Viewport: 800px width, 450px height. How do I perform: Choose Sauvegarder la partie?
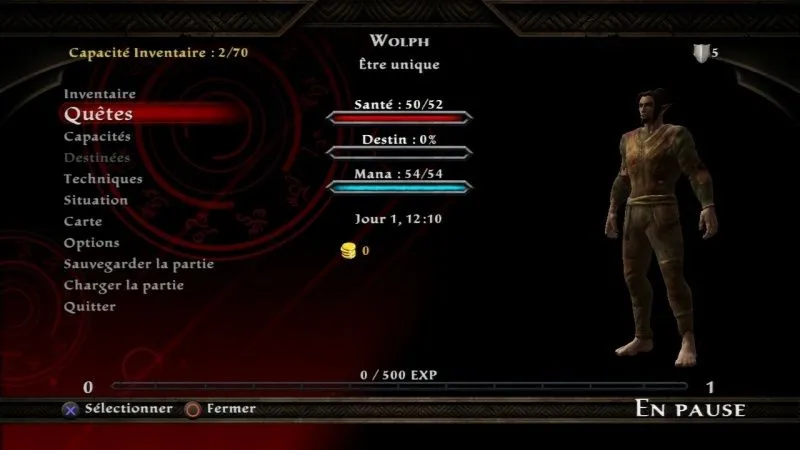pyautogui.click(x=139, y=264)
